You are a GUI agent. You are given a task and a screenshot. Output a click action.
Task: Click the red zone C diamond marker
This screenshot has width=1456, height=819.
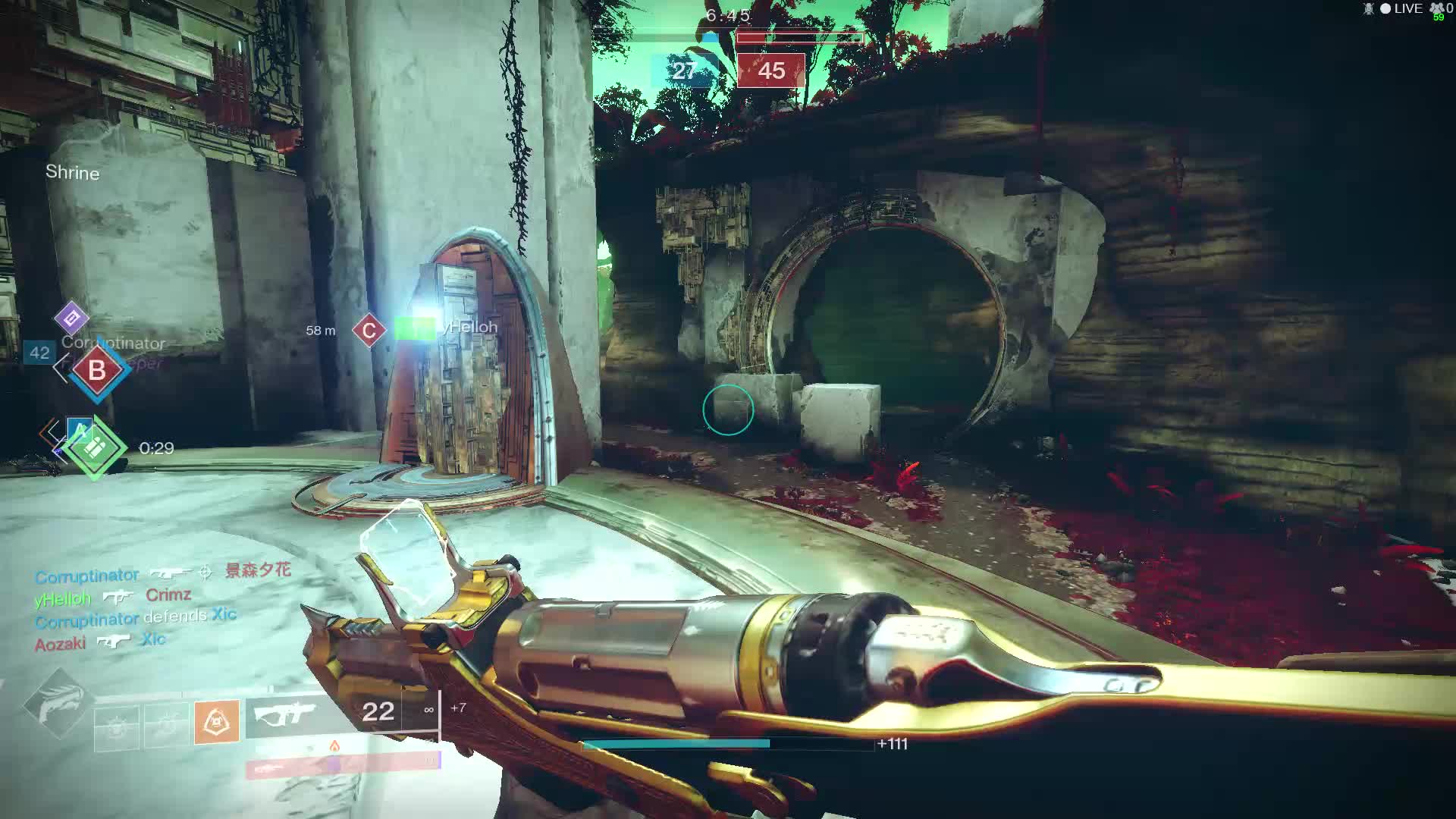point(369,331)
